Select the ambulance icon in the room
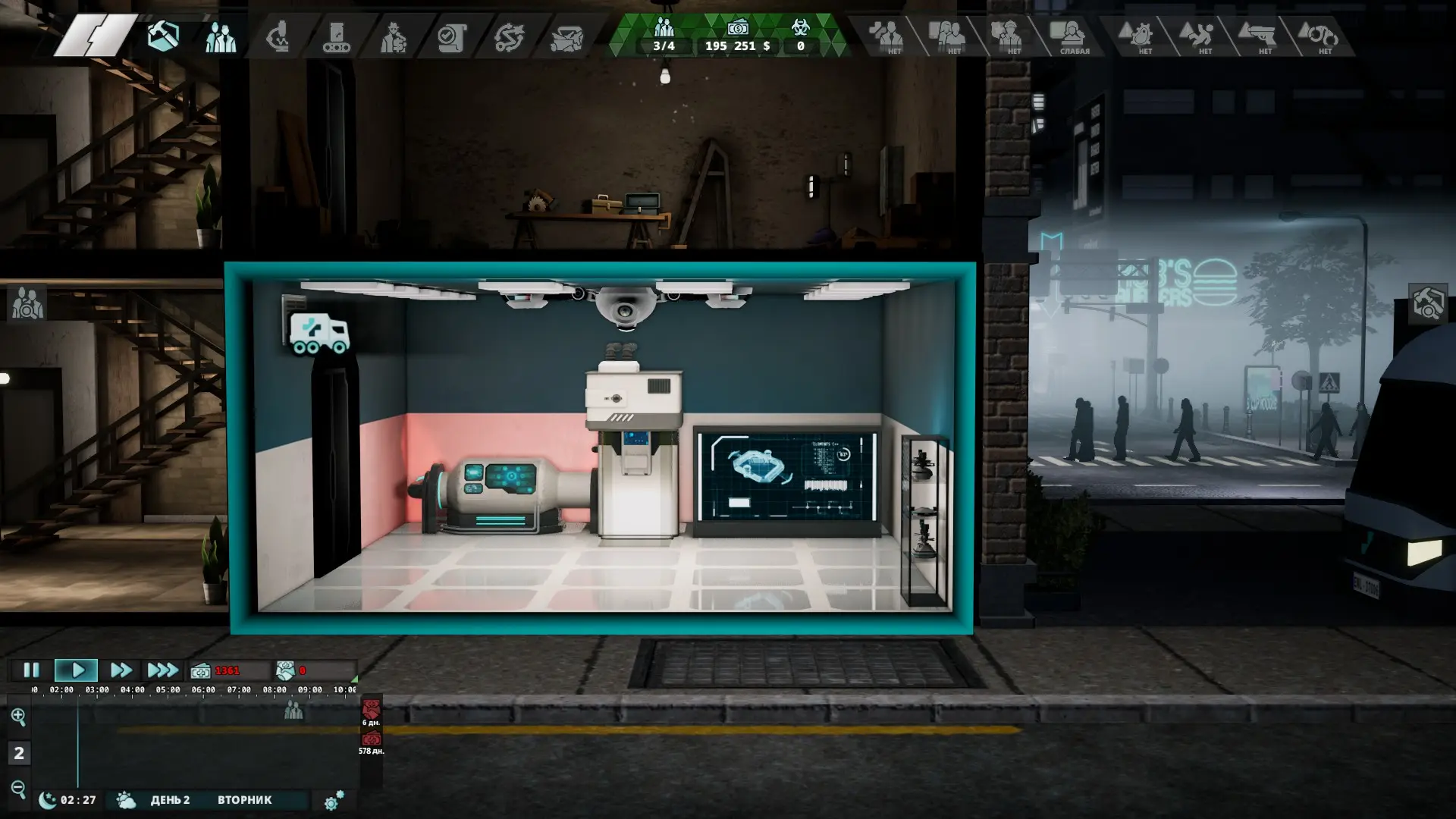Image resolution: width=1456 pixels, height=819 pixels. click(x=319, y=334)
